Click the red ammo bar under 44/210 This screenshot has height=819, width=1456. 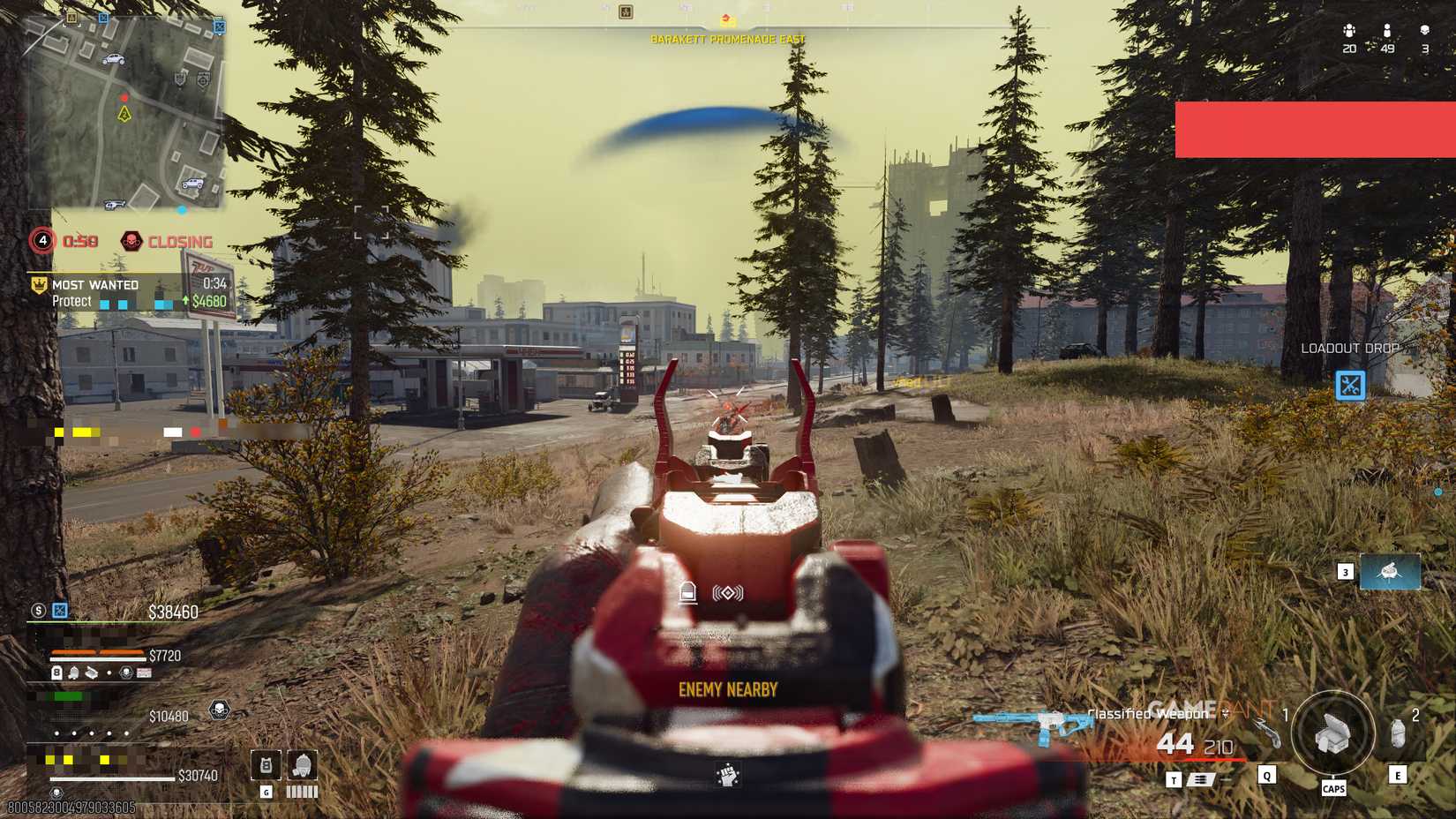[1214, 759]
